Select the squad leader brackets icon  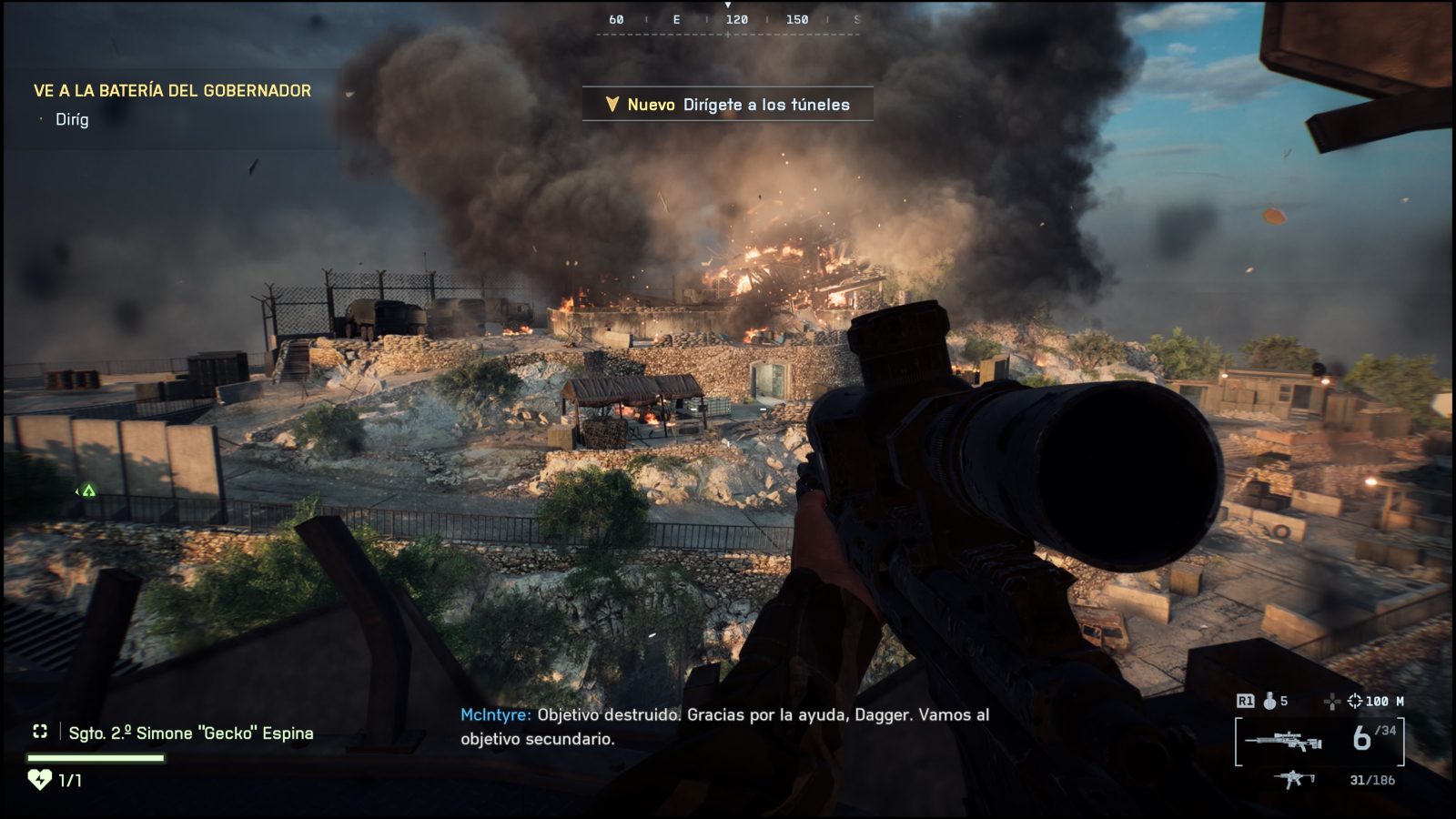[40, 731]
